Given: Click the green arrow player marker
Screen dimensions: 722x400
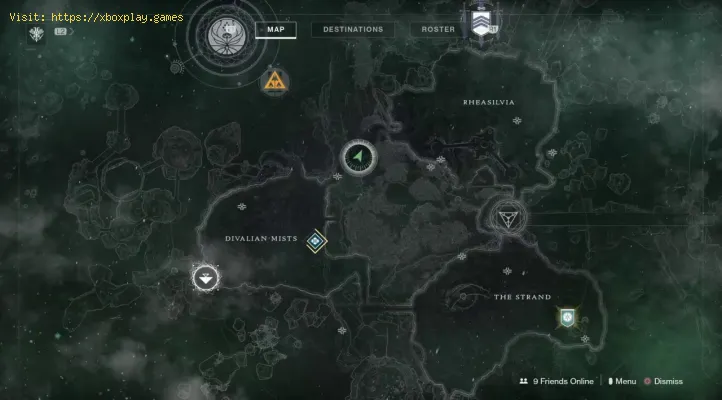Looking at the screenshot, I should click(358, 157).
